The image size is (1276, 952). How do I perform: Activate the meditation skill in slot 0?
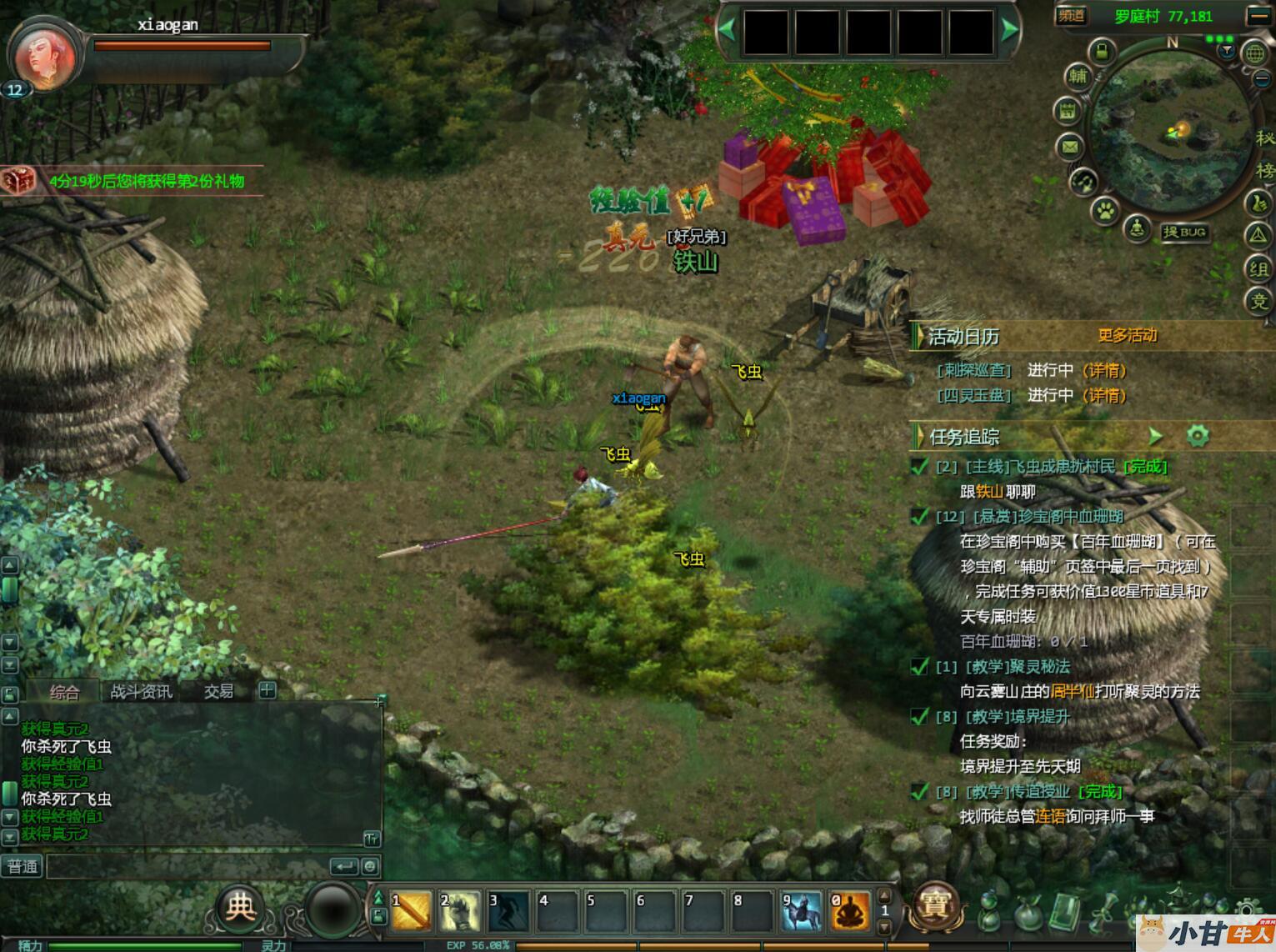849,911
